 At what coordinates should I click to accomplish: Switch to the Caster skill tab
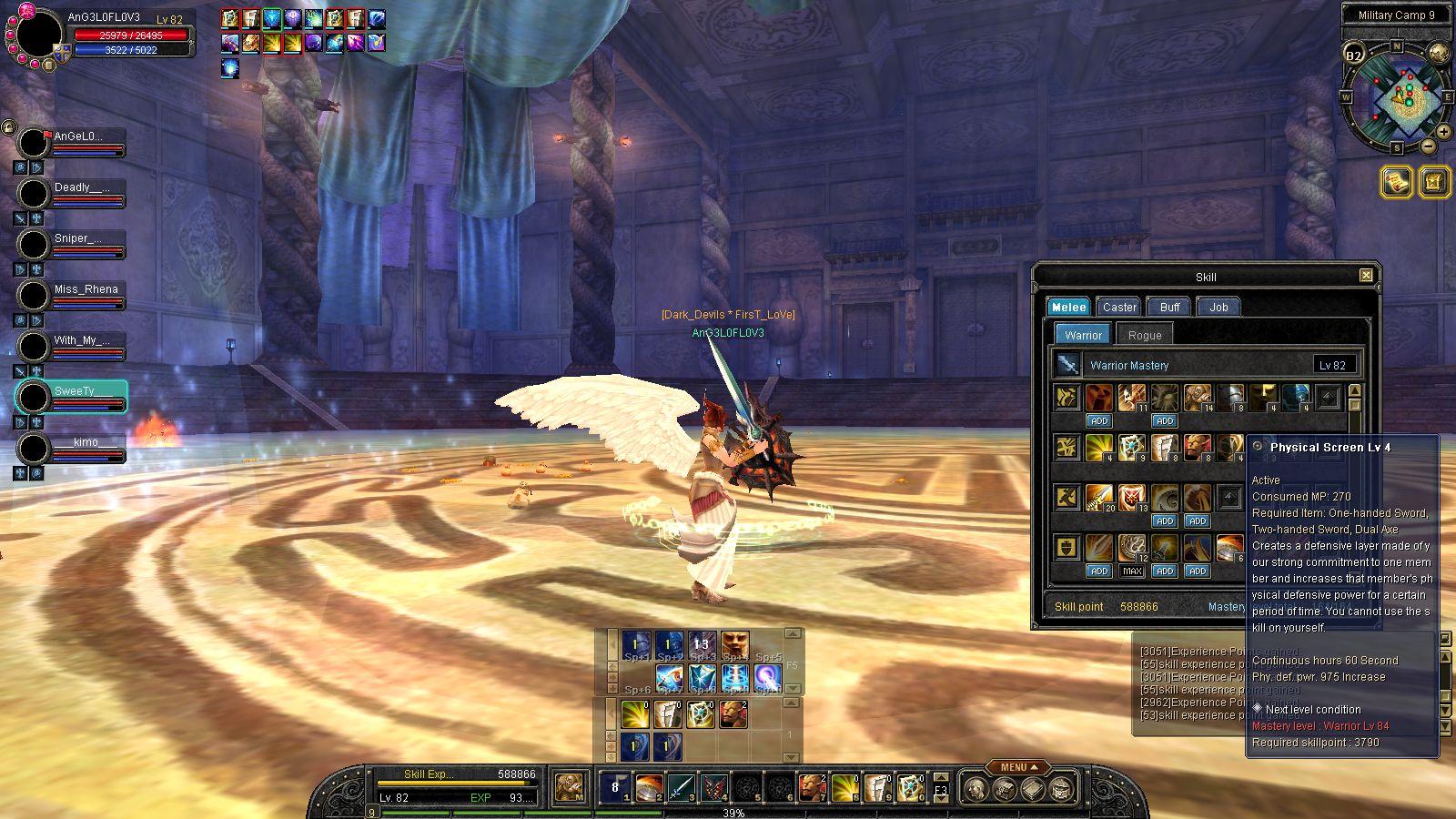pyautogui.click(x=1119, y=307)
